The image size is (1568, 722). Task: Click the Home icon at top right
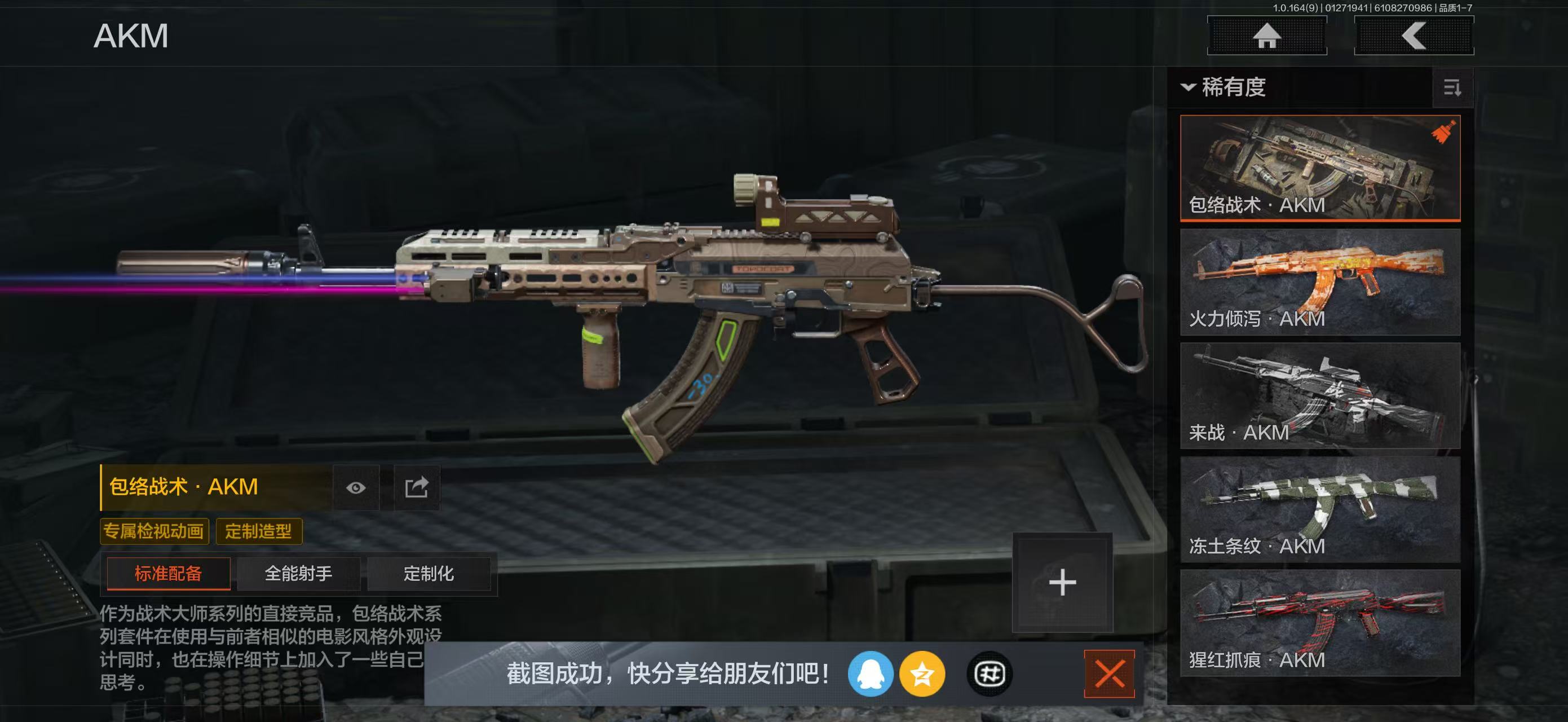1268,38
